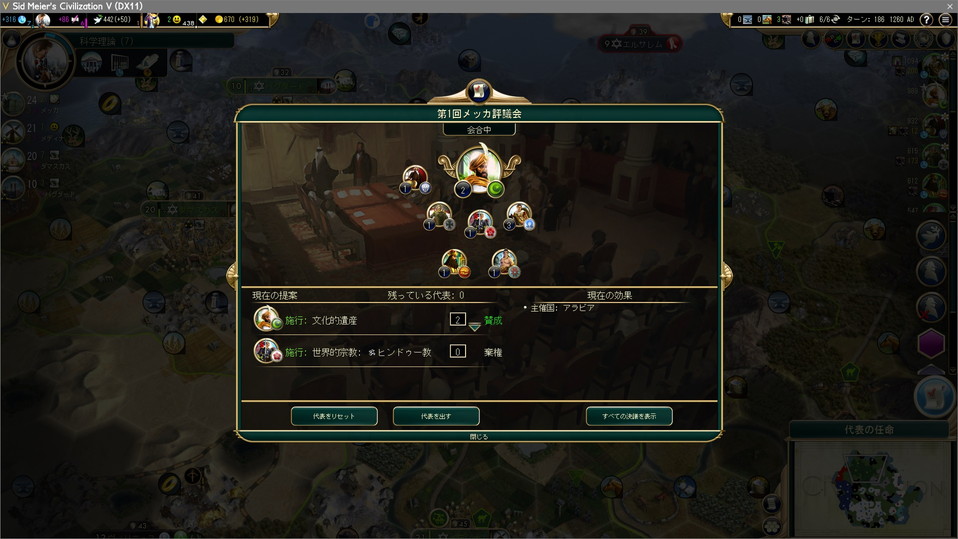The width and height of the screenshot is (958, 539).
Task: Decrease votes on the 文化的遺産 proposal with down arrow
Action: (475, 328)
